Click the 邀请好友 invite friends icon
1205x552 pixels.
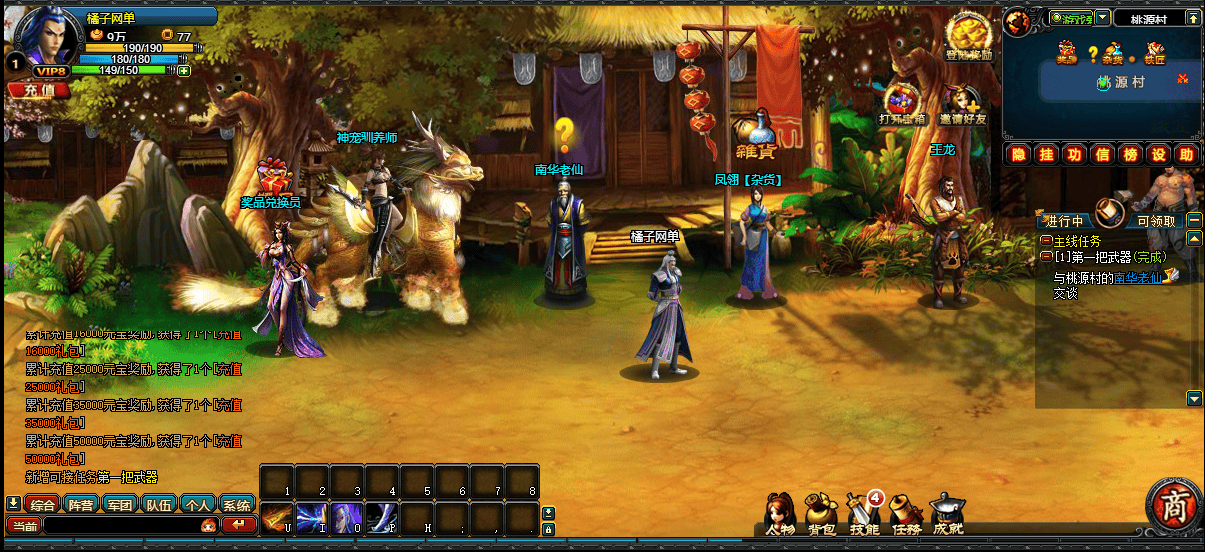pos(962,105)
